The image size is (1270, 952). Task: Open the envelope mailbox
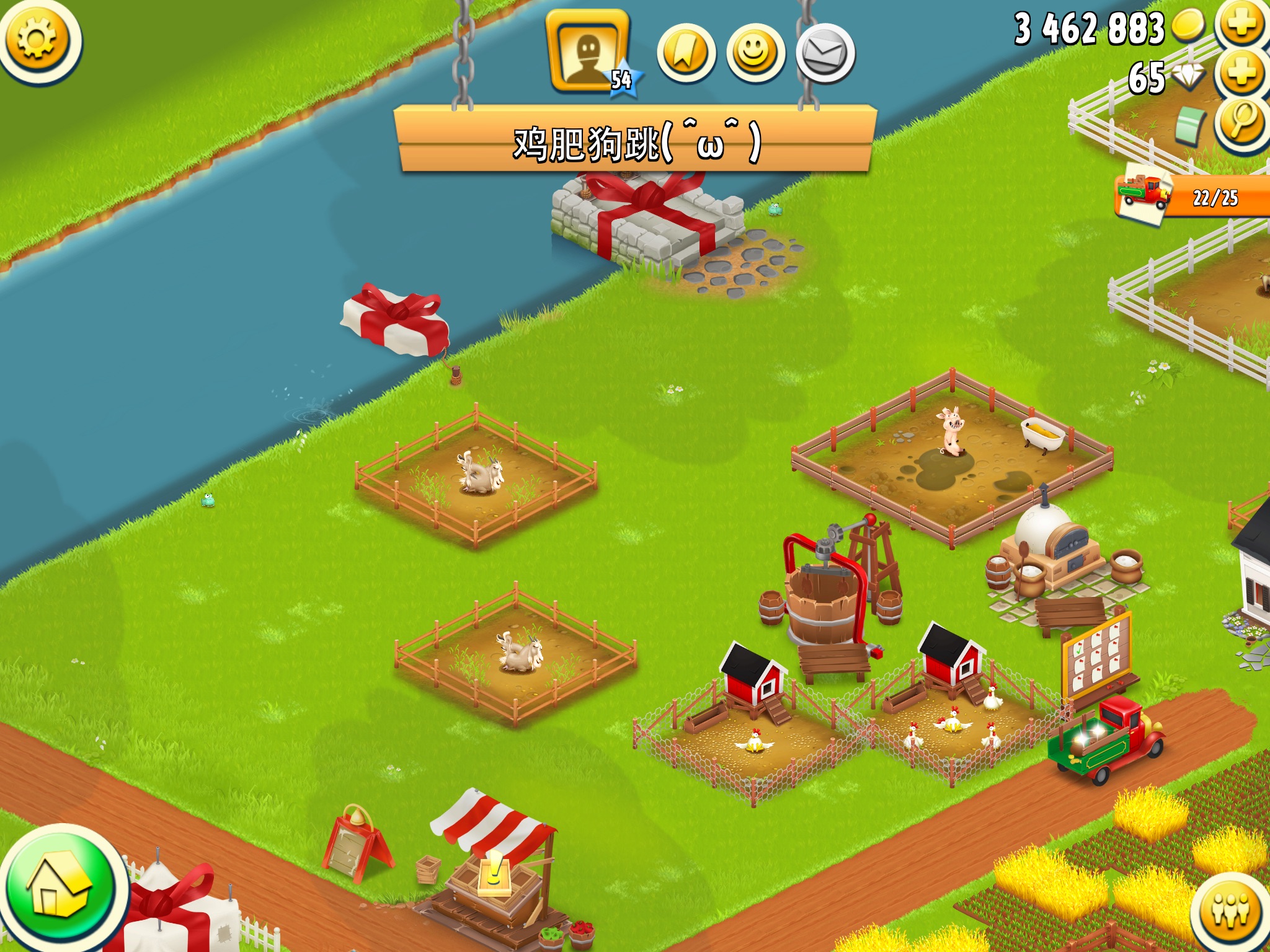[825, 53]
